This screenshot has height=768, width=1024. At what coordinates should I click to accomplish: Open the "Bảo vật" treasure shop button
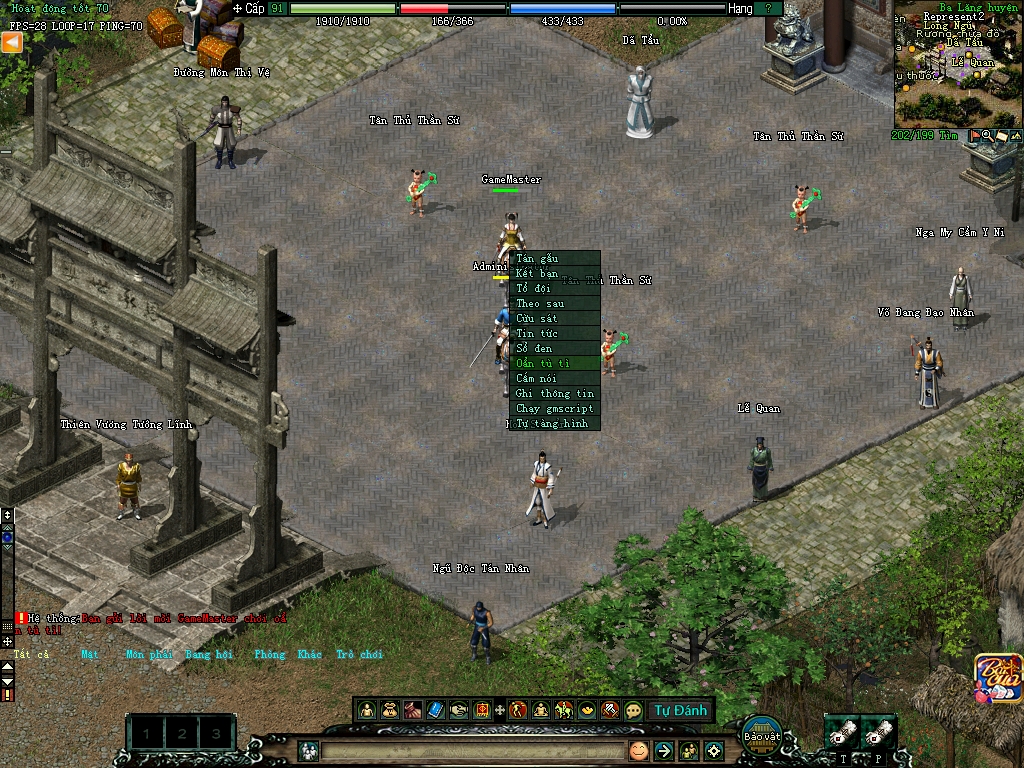click(761, 732)
